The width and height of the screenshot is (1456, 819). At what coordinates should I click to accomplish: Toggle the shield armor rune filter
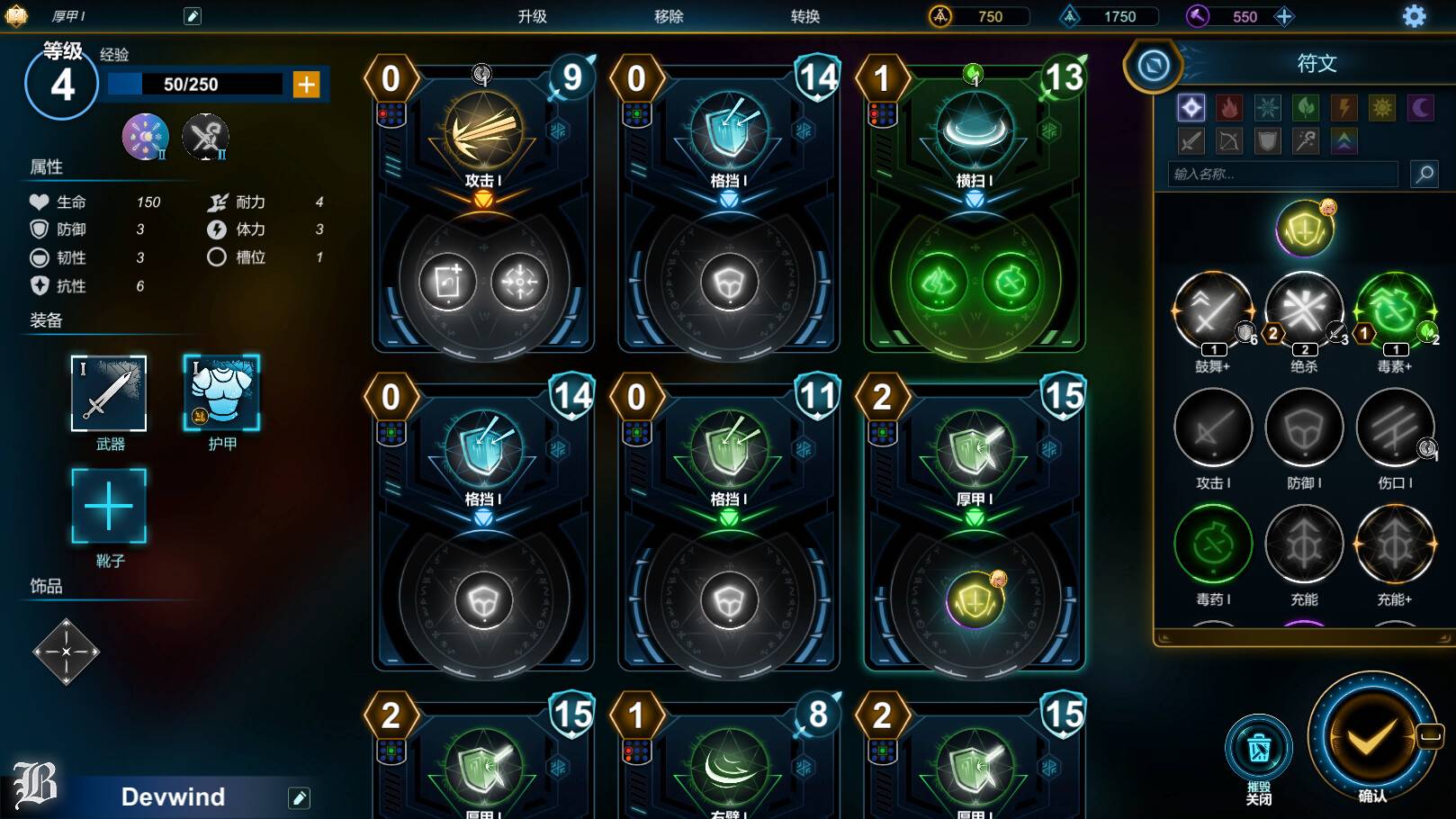(1269, 140)
